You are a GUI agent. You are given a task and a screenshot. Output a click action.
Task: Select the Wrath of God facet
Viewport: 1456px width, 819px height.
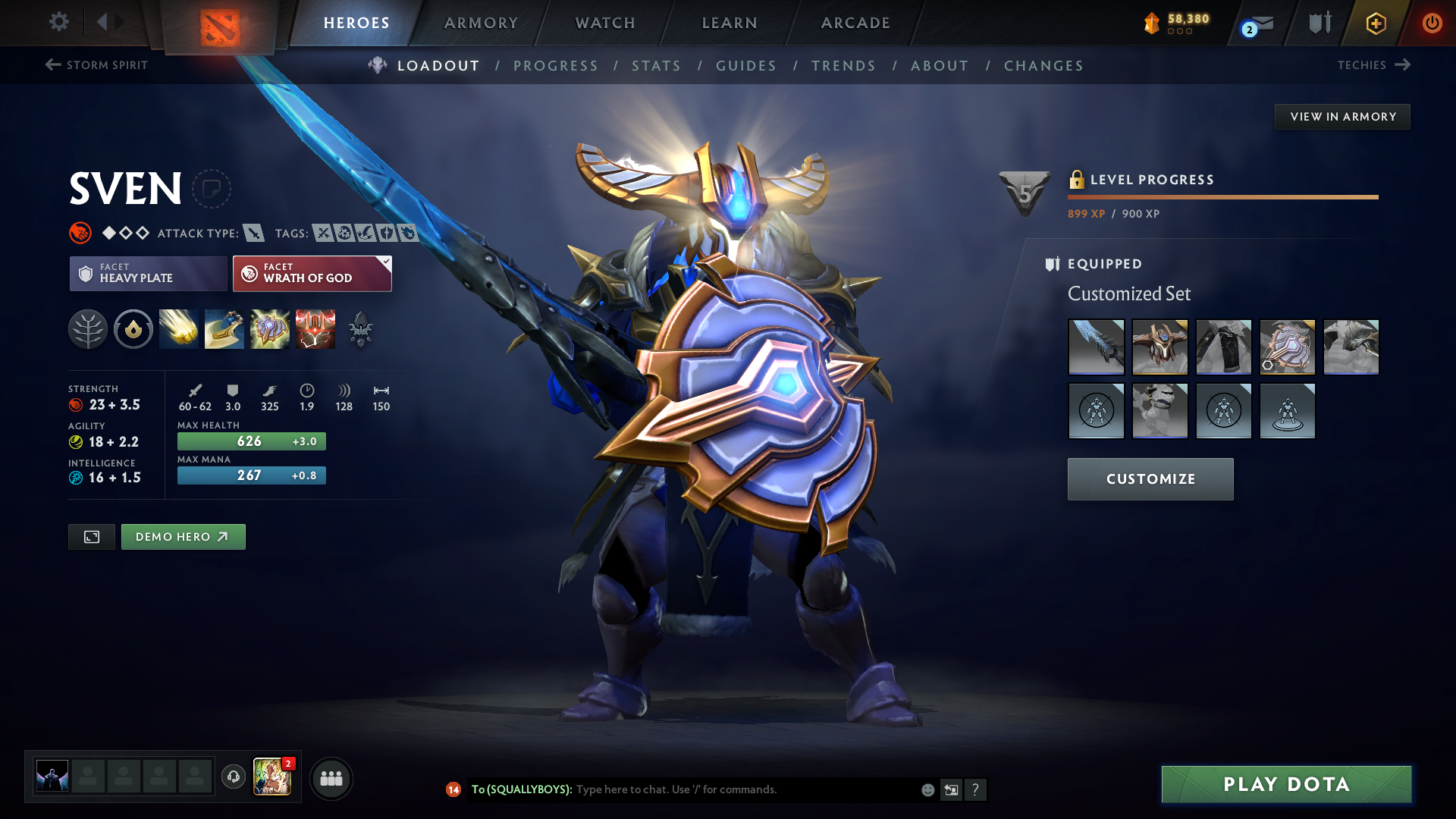(312, 273)
